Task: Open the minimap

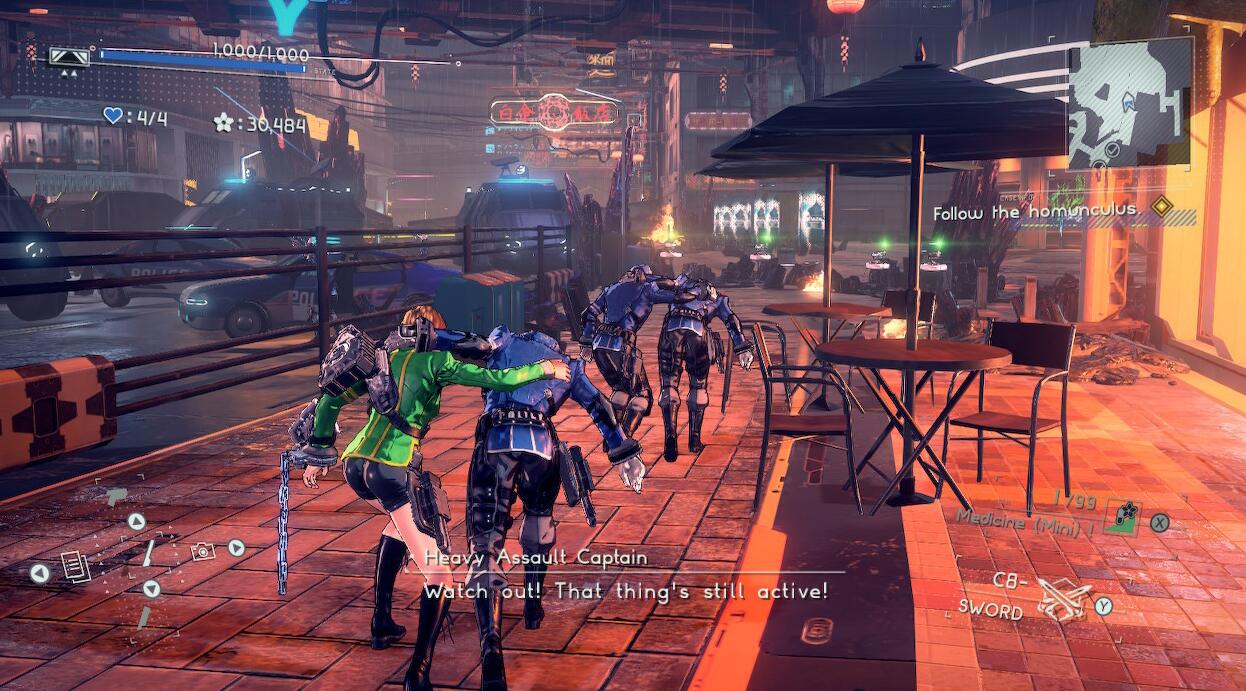Action: click(x=1130, y=103)
